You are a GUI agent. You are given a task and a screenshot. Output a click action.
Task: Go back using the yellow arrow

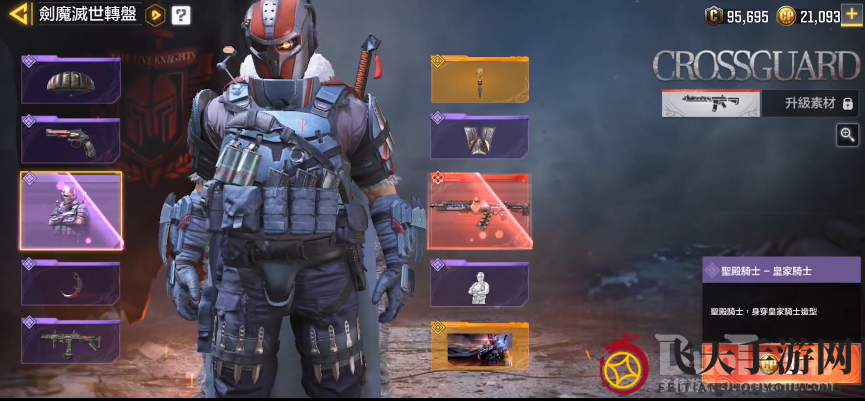18,15
